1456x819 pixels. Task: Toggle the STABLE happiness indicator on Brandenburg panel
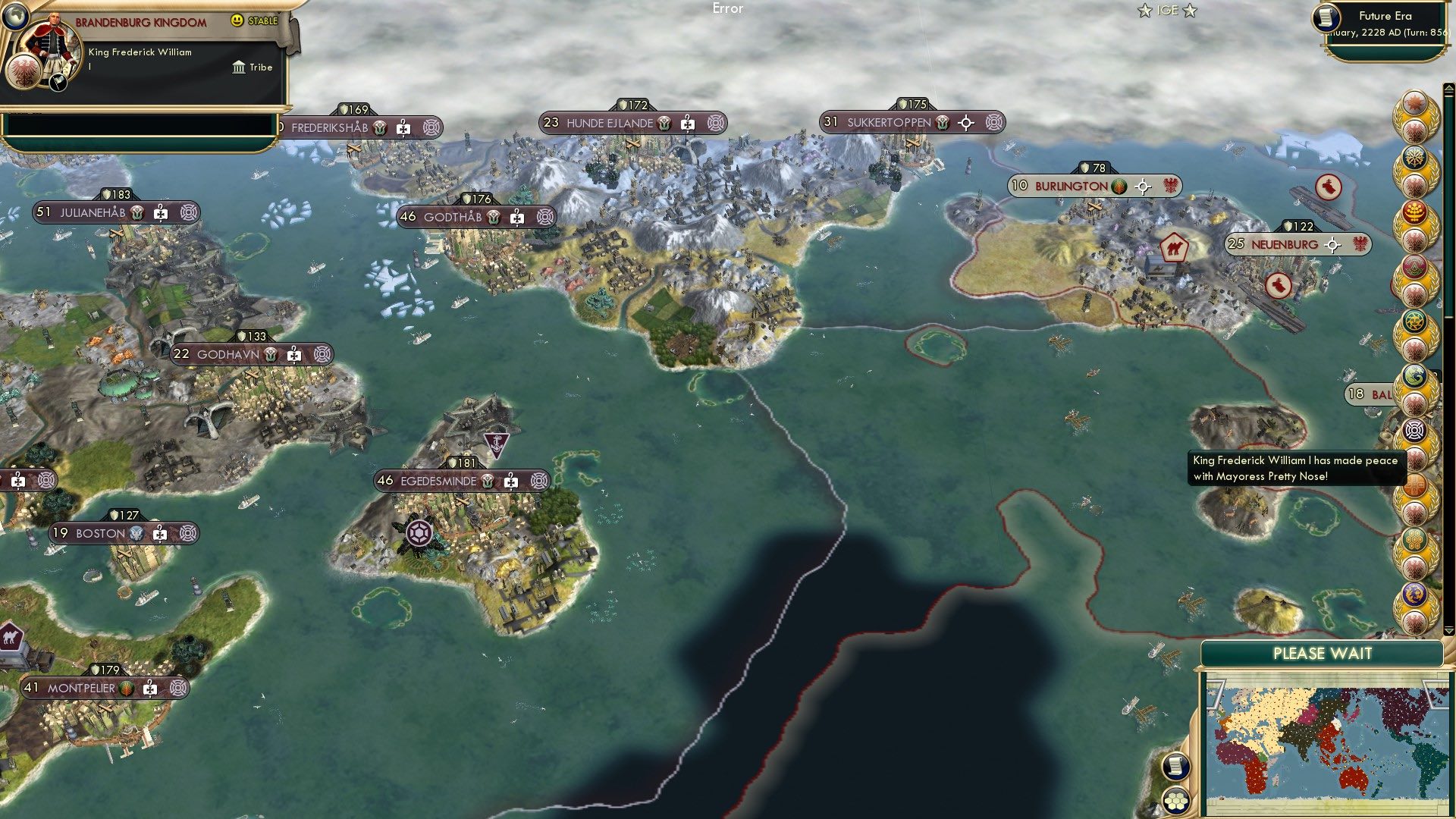[x=252, y=20]
